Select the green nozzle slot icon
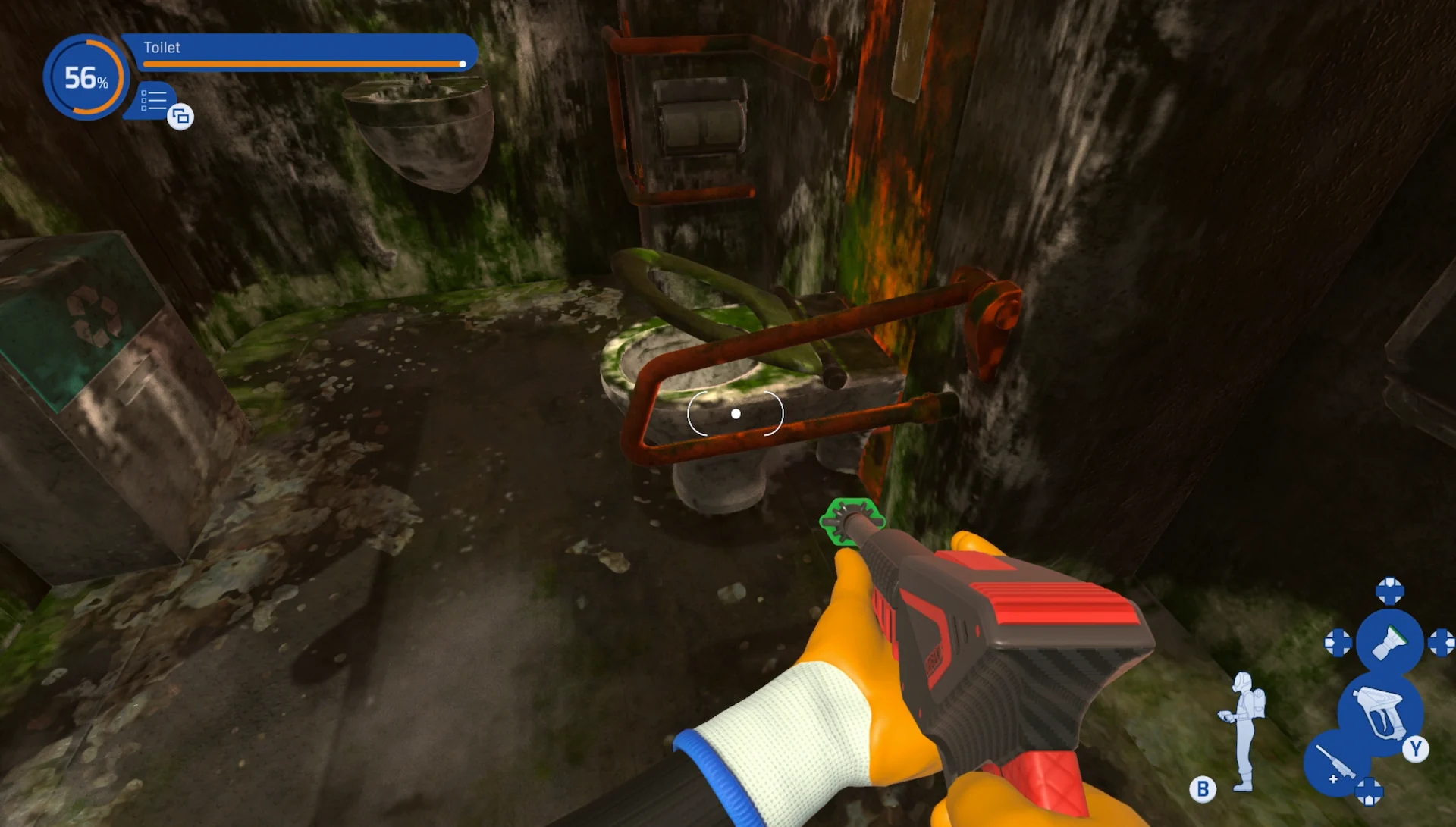Viewport: 1456px width, 827px height. coord(1390,643)
